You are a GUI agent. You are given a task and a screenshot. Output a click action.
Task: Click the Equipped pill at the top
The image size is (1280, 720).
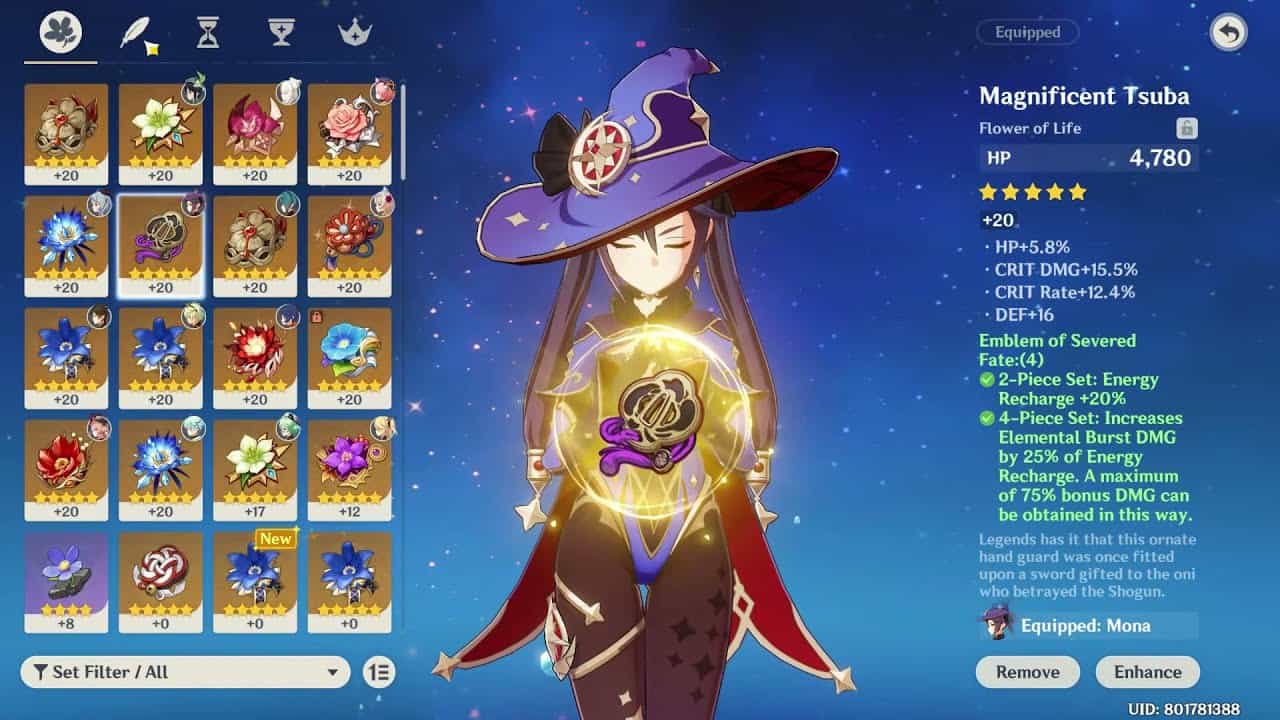pyautogui.click(x=1030, y=32)
